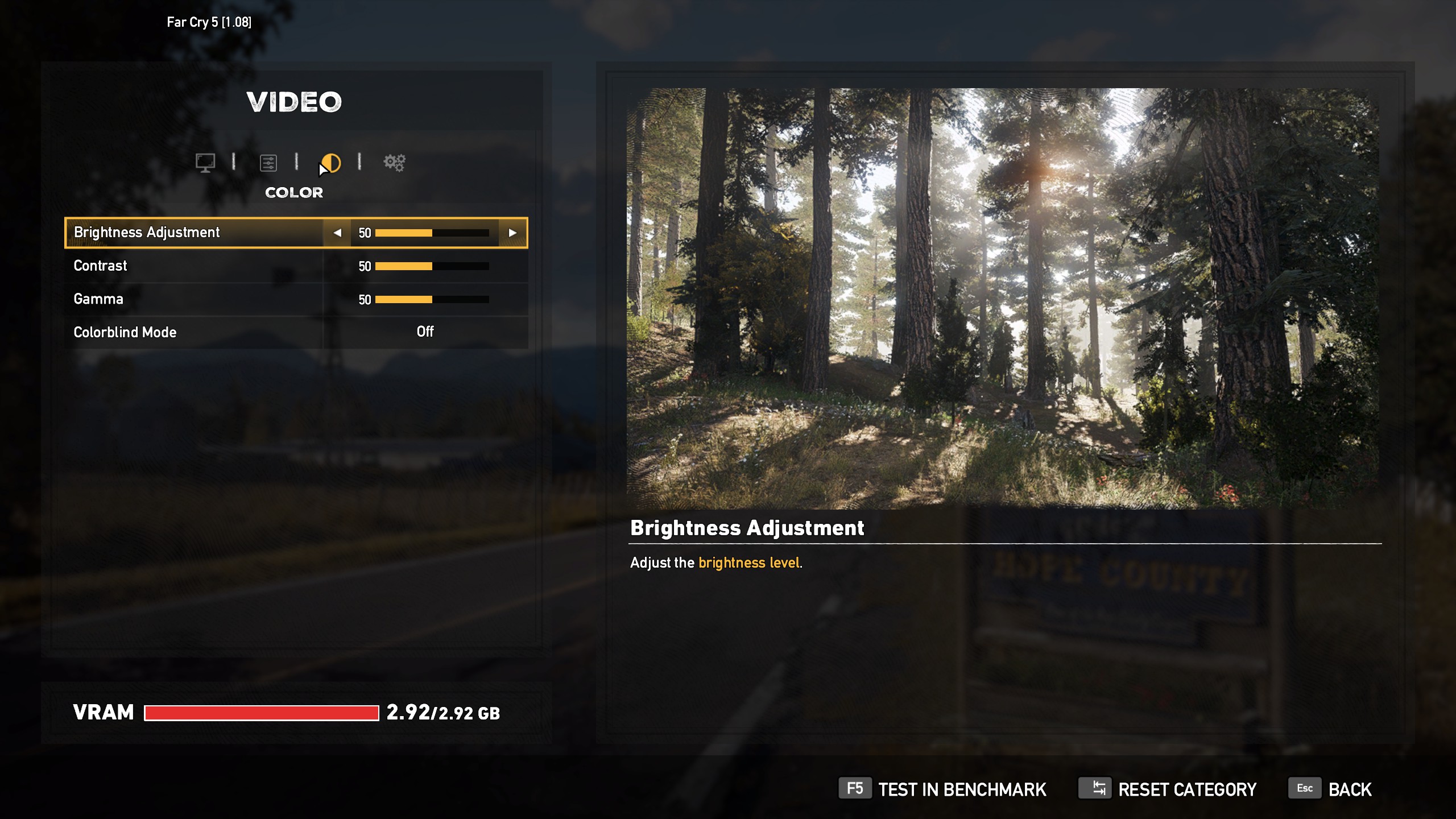Click the Esc key icon beside BACK
Screen dimensions: 1456x819
click(x=1305, y=789)
